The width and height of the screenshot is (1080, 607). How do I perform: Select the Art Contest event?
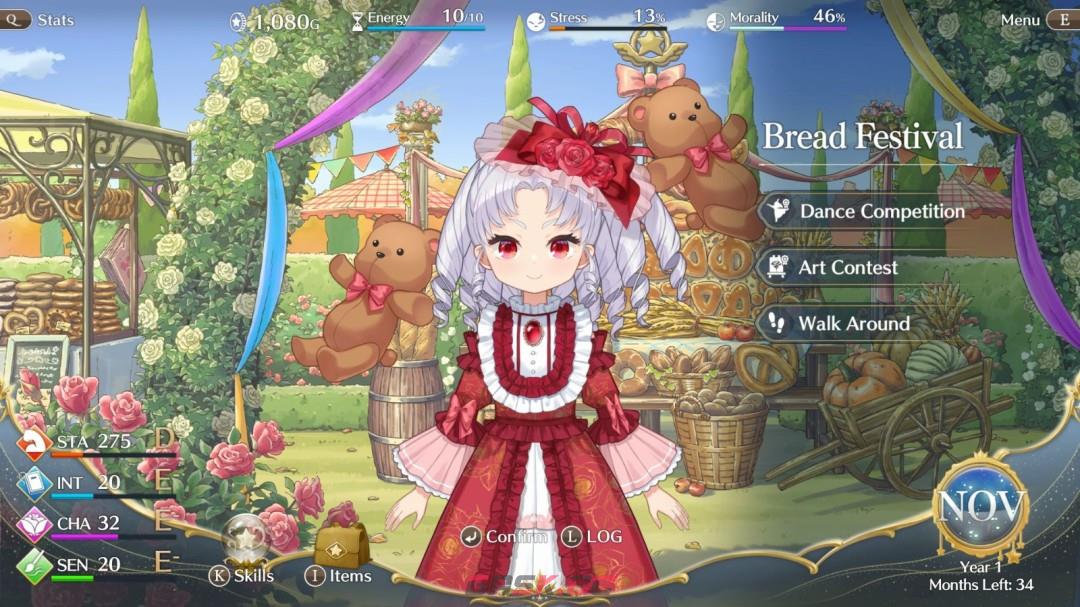[x=847, y=268]
